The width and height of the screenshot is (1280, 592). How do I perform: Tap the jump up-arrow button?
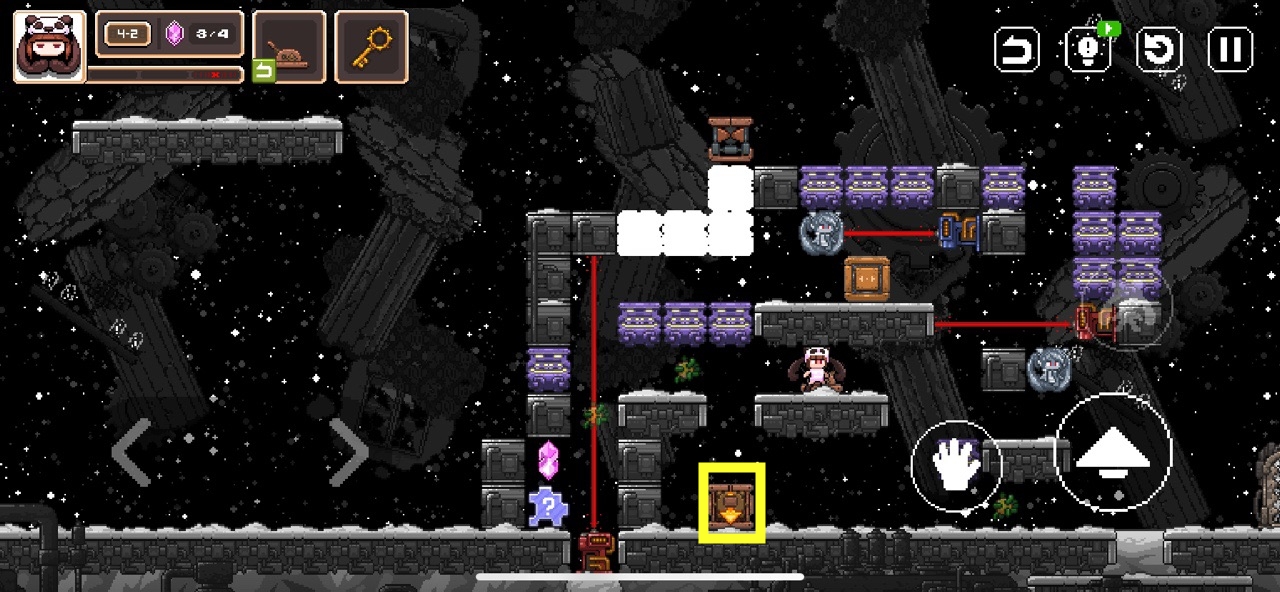click(1113, 455)
